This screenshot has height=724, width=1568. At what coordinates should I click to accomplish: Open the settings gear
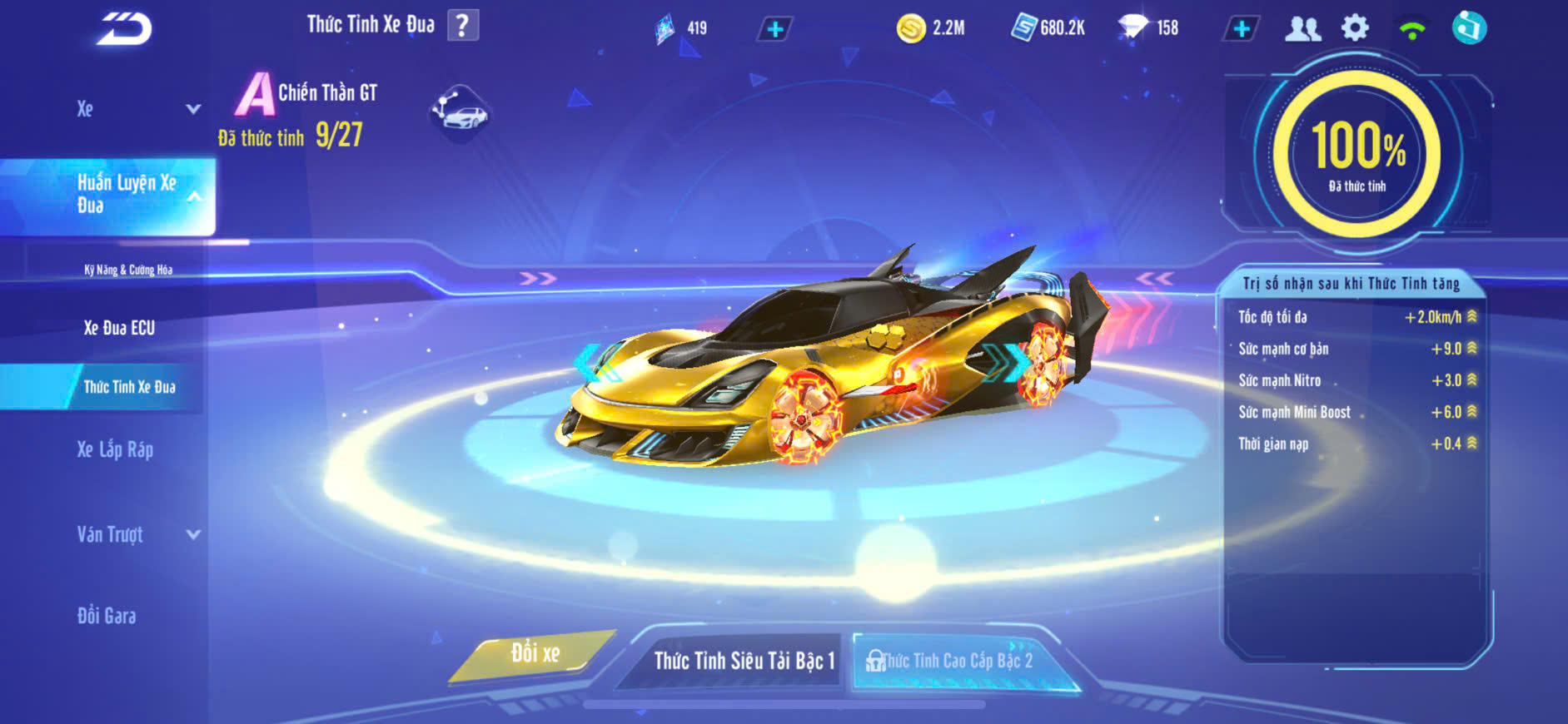pos(1355,28)
